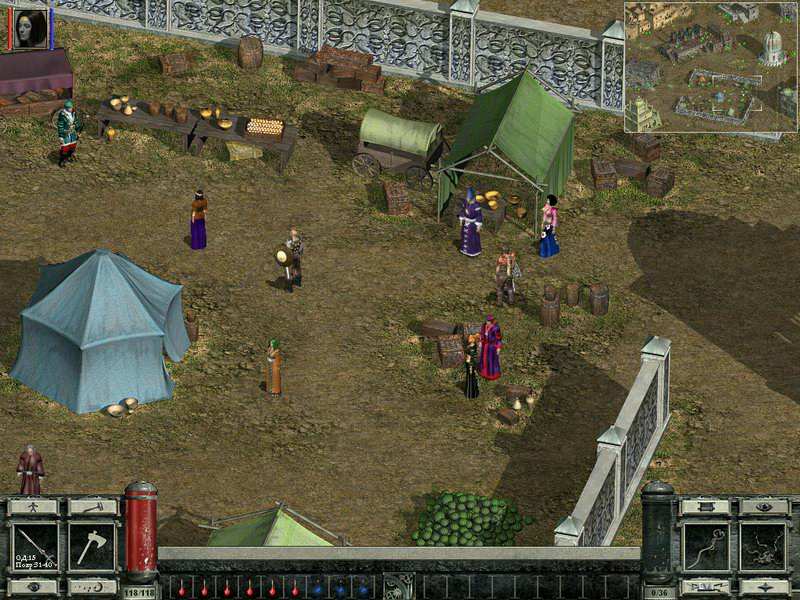Click the eye button below the sword slot
Screen dimensions: 800x600
(x=33, y=587)
